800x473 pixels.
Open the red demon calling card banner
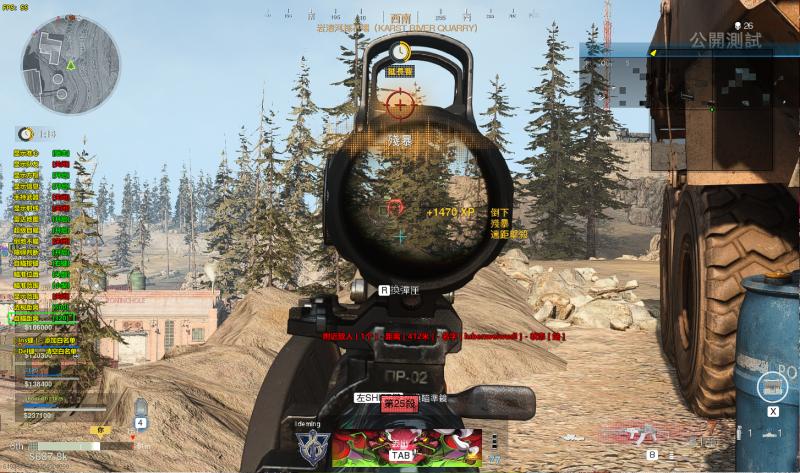[406, 447]
